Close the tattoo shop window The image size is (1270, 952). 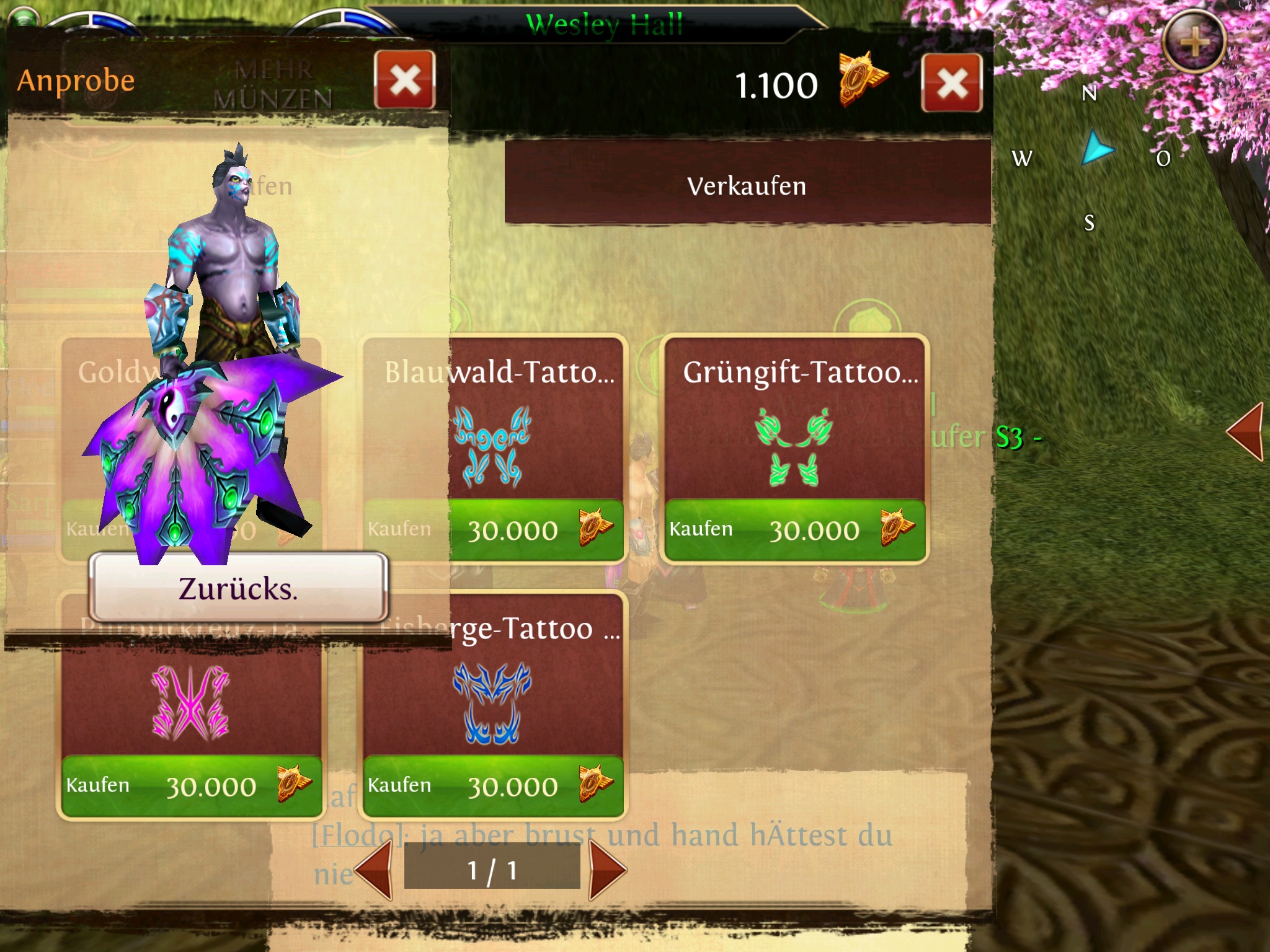[952, 83]
